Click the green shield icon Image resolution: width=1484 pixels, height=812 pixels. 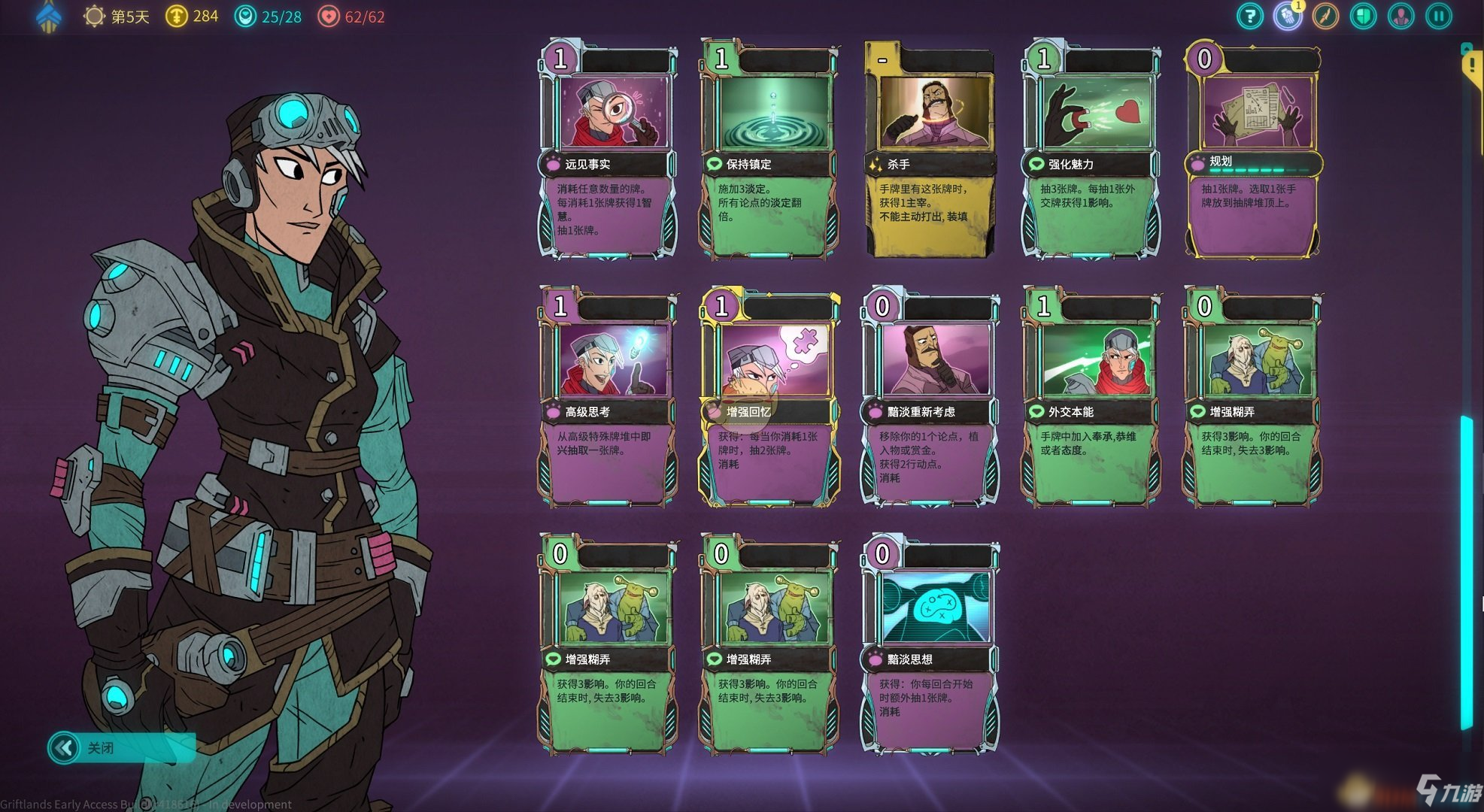[x=1363, y=16]
